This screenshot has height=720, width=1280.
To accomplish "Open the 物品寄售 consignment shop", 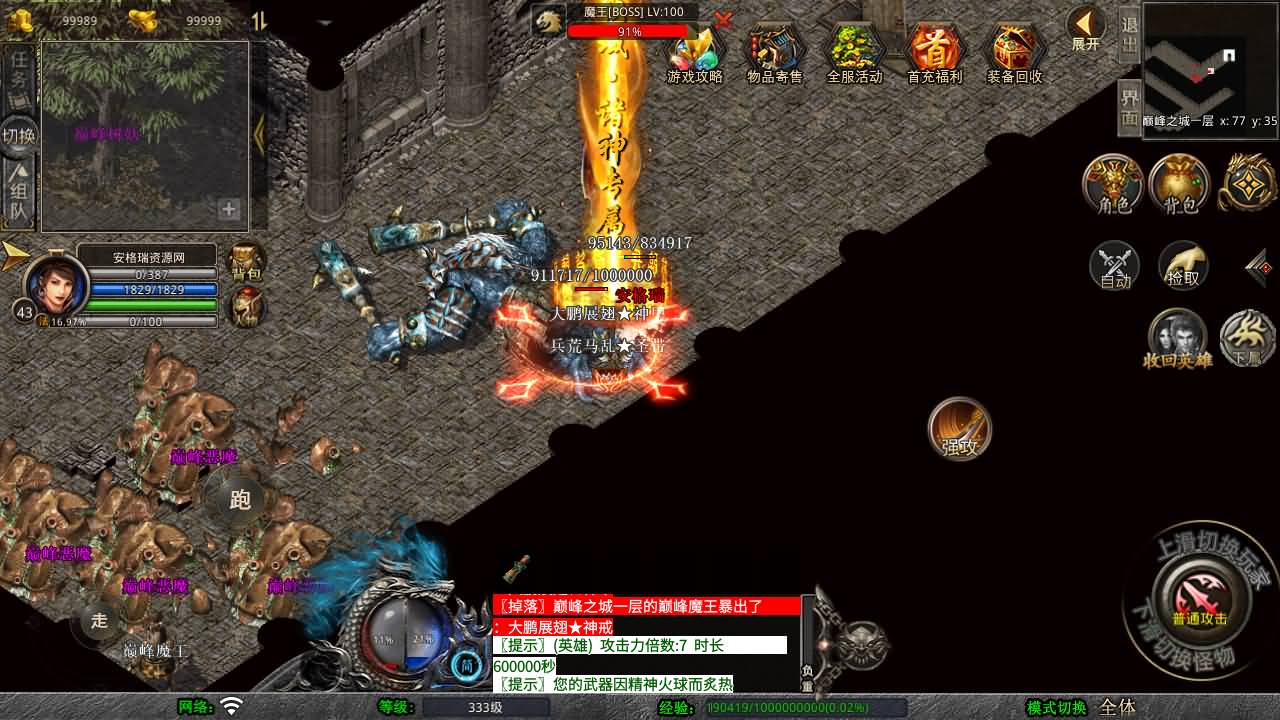I will [775, 53].
